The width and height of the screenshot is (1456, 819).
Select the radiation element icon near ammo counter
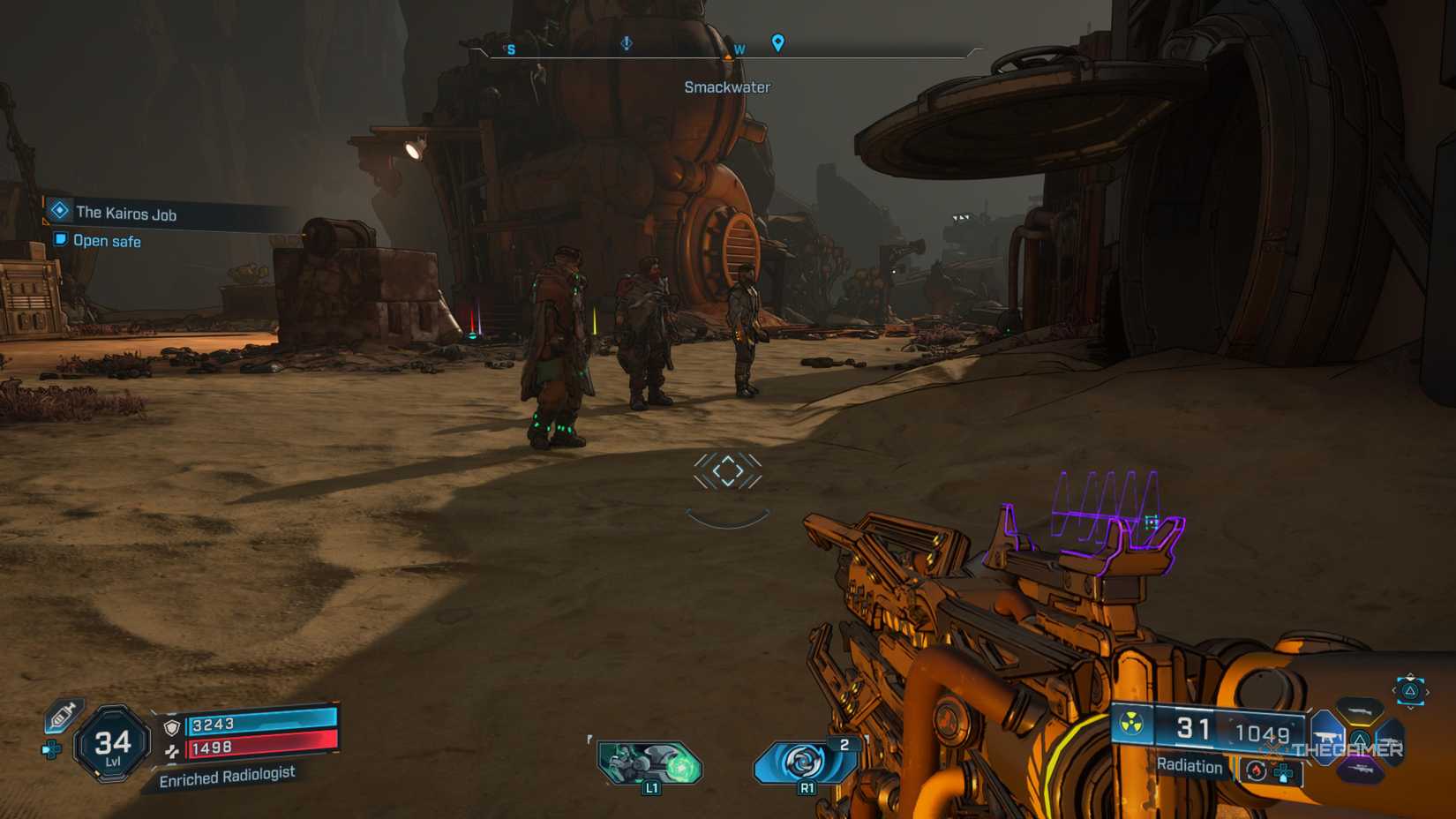[1130, 725]
